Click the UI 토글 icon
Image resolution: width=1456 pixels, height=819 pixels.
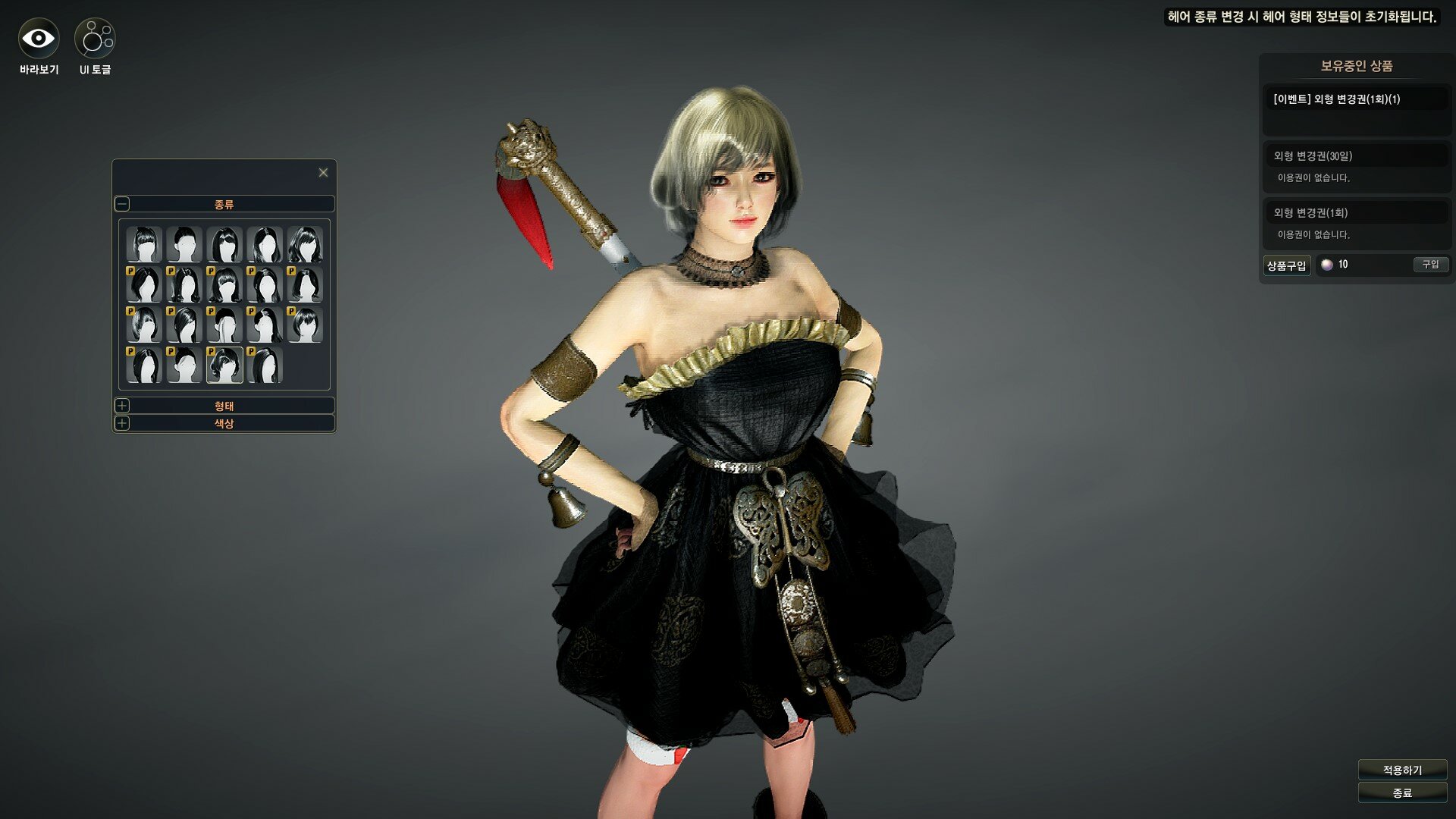tap(95, 38)
